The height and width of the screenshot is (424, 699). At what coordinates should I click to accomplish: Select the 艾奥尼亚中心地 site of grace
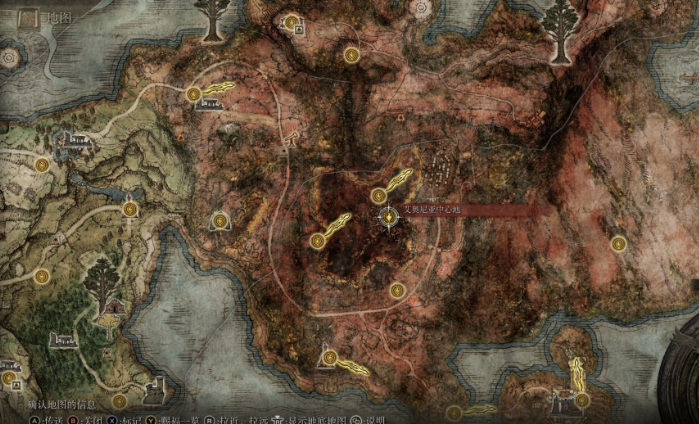389,215
